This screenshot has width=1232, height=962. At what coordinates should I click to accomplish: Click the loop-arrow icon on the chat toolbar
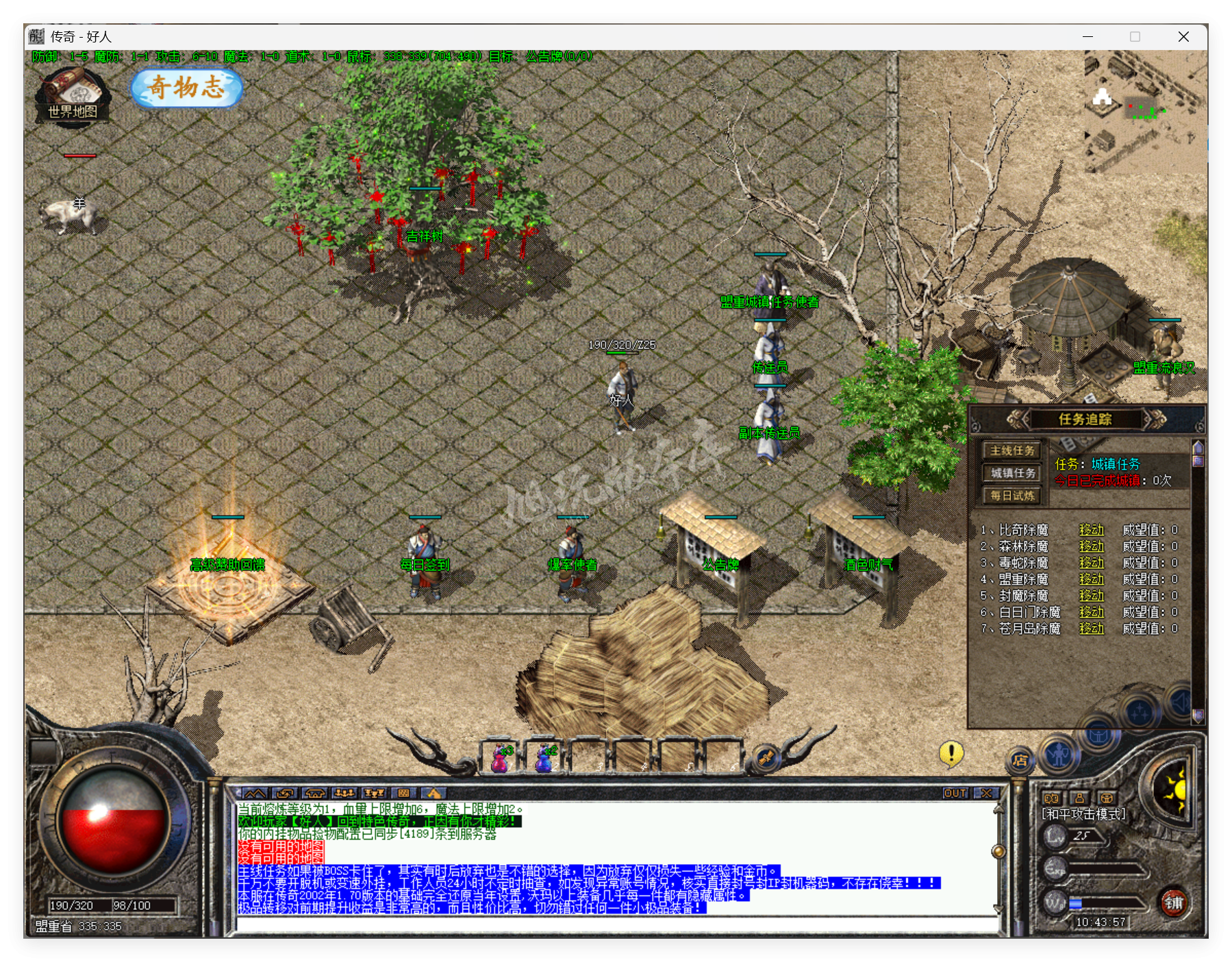point(286,793)
